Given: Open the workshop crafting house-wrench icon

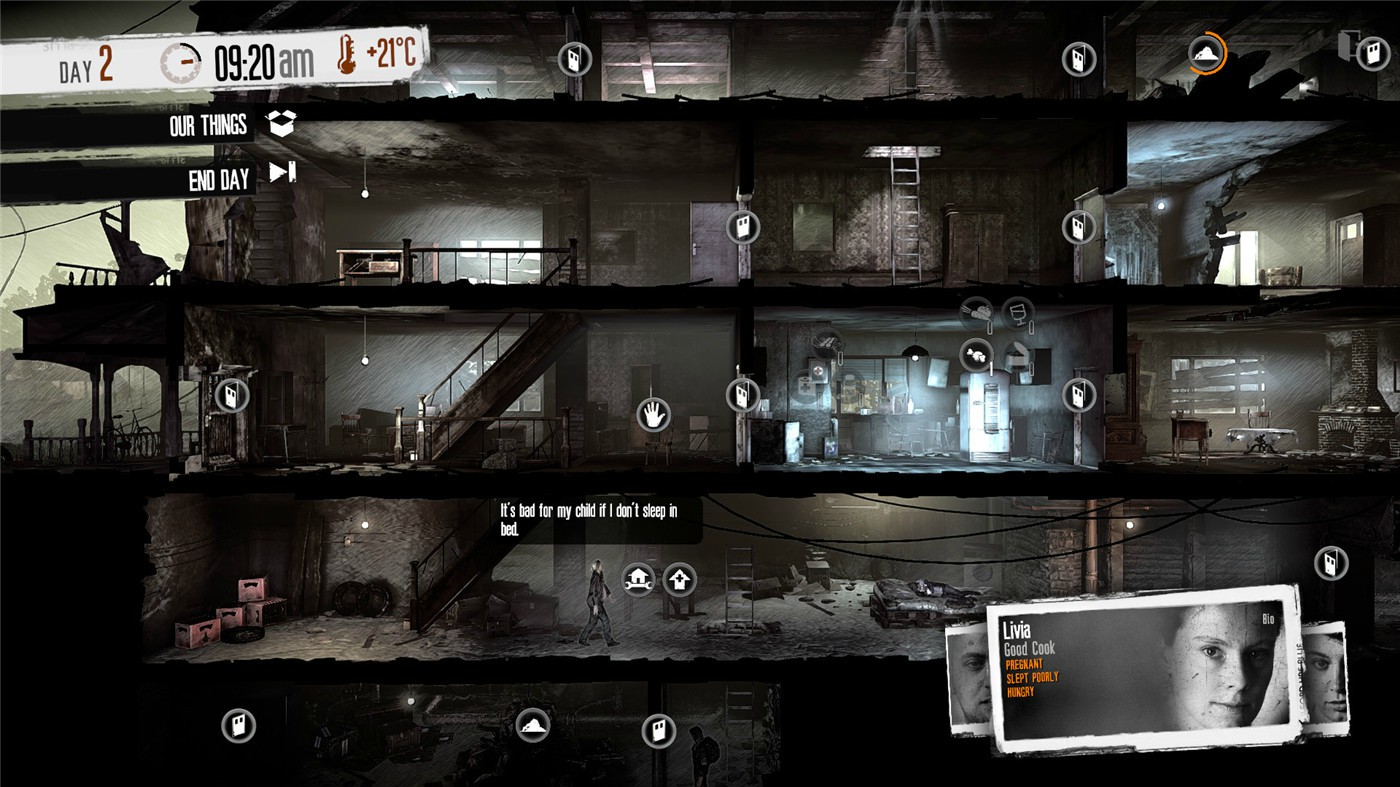Looking at the screenshot, I should (x=637, y=578).
